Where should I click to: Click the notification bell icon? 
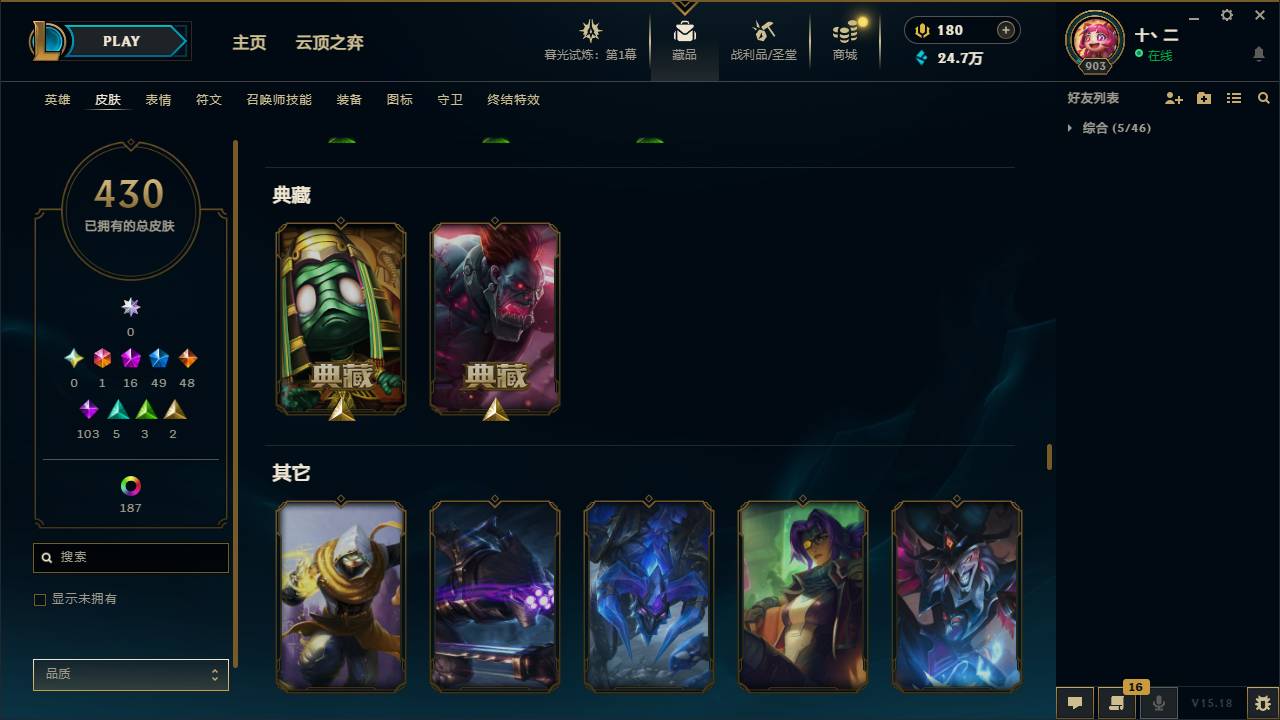point(1258,55)
